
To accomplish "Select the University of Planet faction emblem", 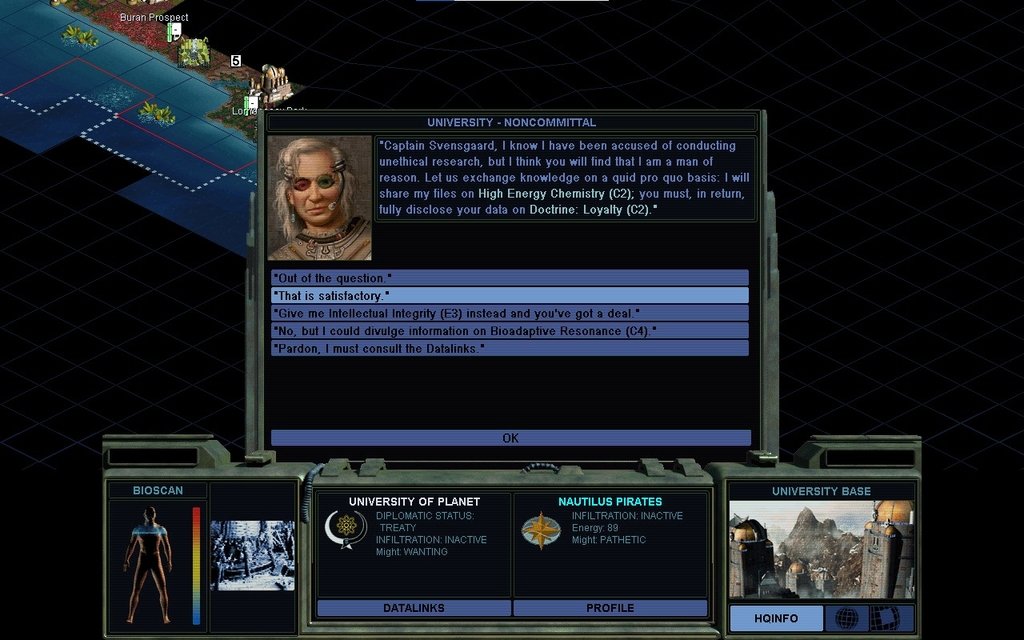I will click(x=346, y=529).
